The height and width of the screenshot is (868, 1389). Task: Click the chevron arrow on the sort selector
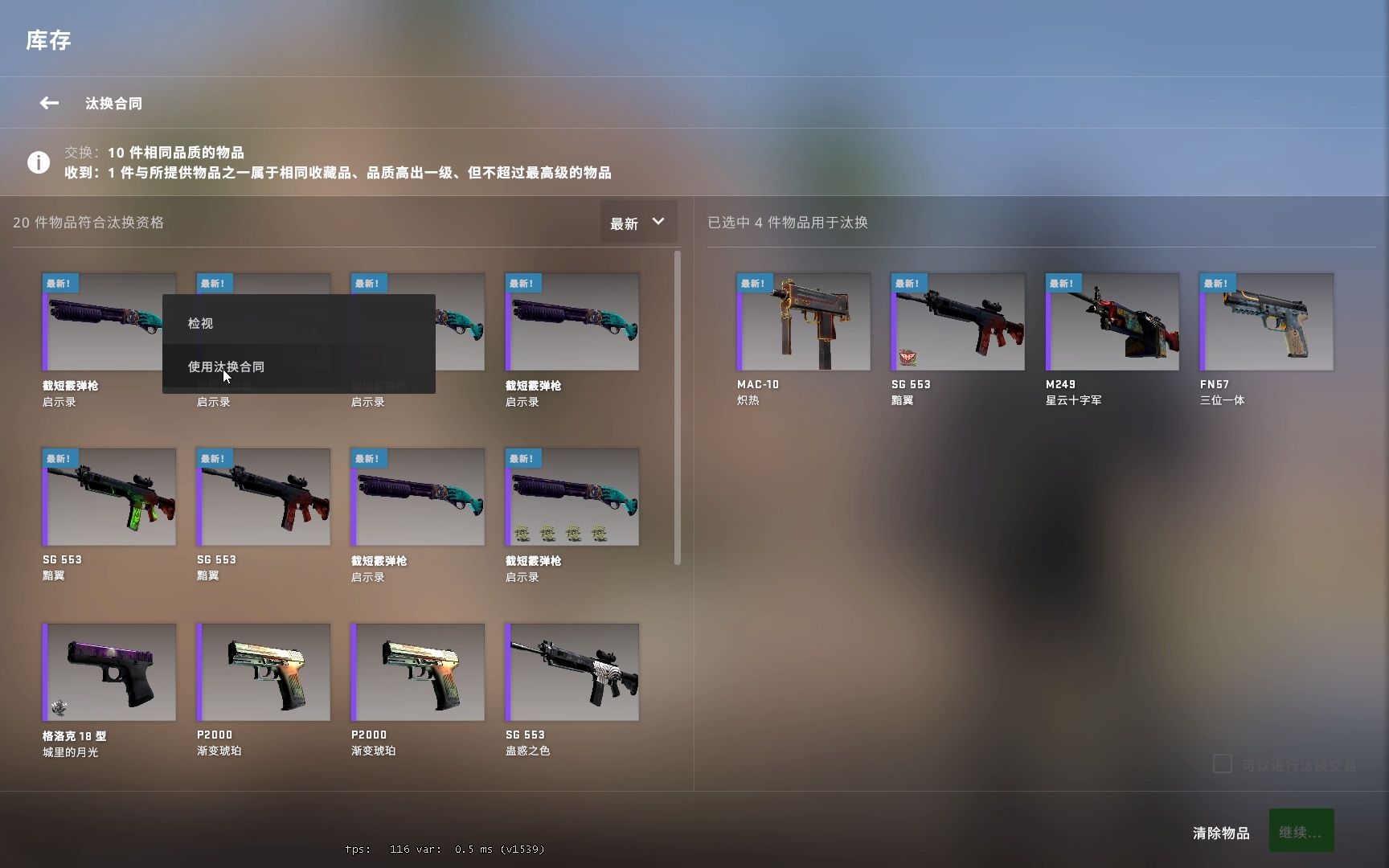coord(658,222)
